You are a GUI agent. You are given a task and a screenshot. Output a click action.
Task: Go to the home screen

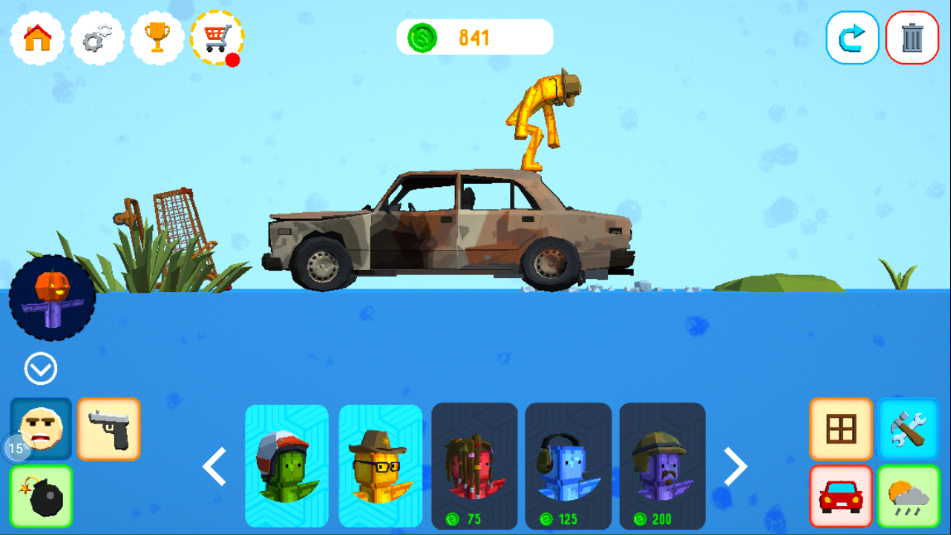coord(37,38)
